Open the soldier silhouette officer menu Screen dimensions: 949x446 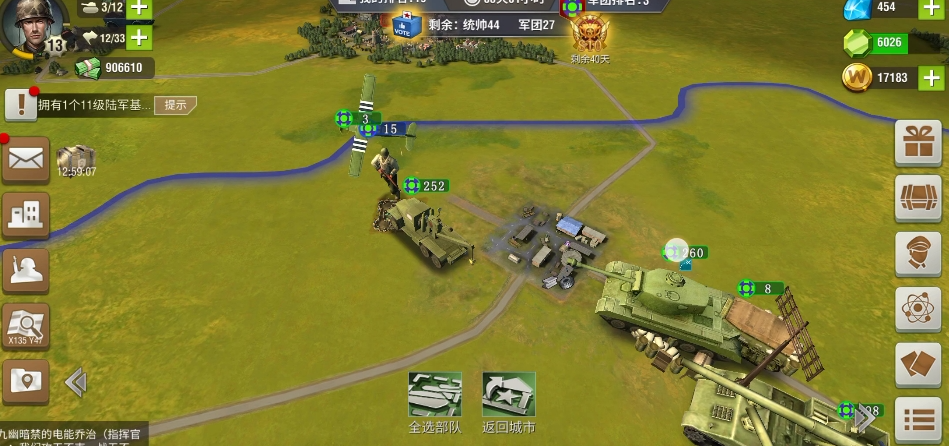25,268
